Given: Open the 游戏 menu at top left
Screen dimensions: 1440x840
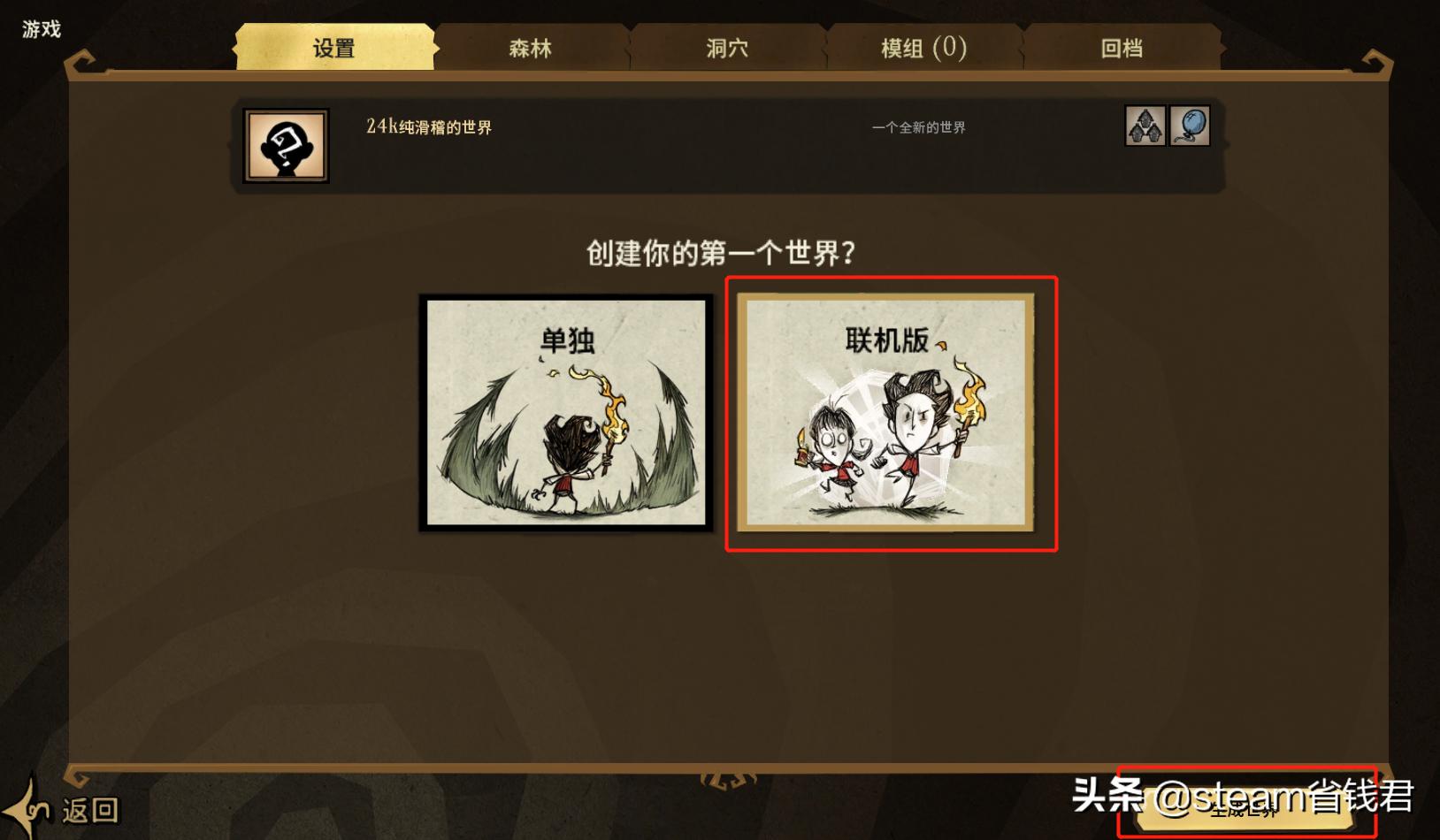Looking at the screenshot, I should [x=40, y=28].
